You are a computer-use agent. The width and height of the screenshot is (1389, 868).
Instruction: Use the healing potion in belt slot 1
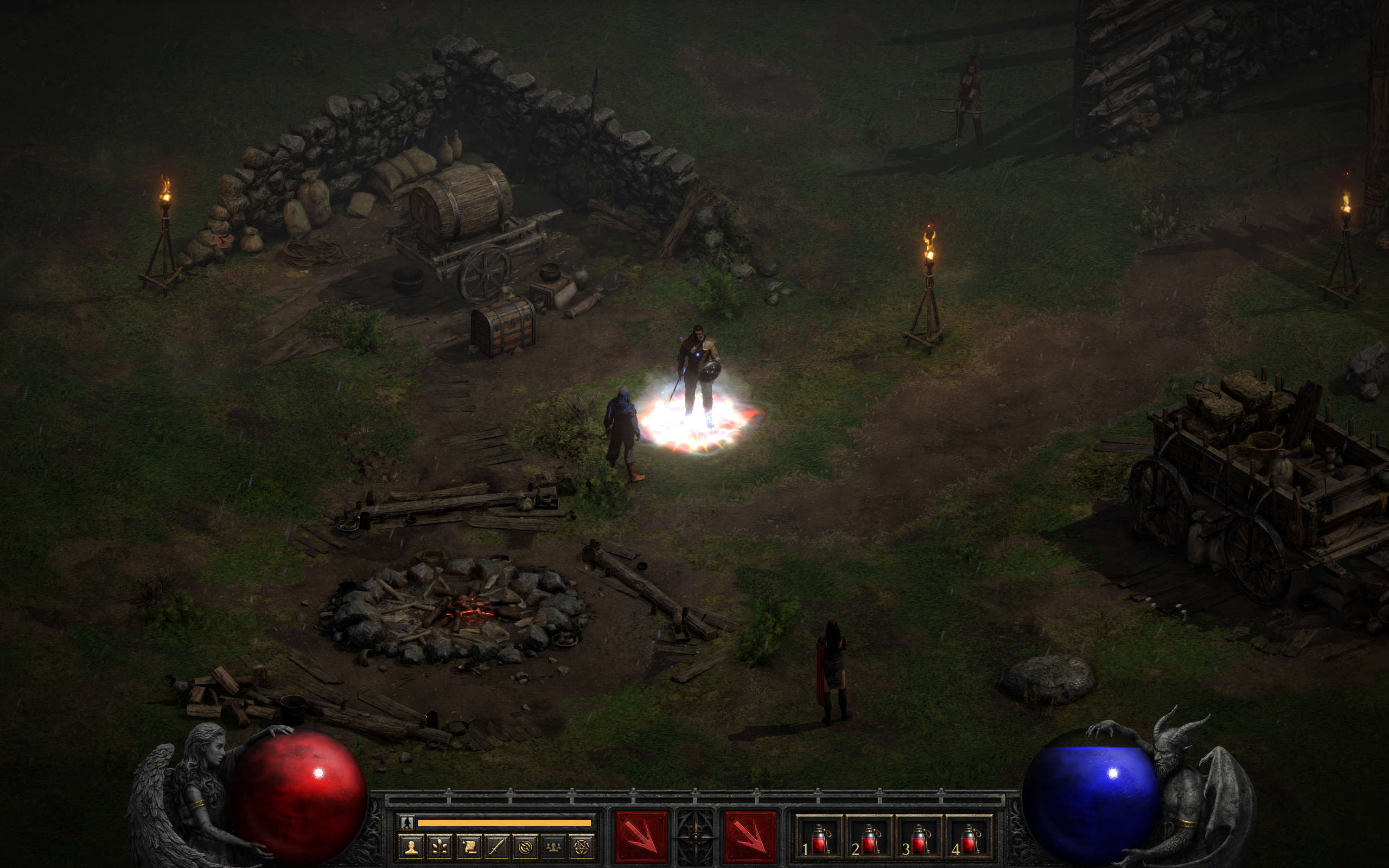[x=819, y=839]
